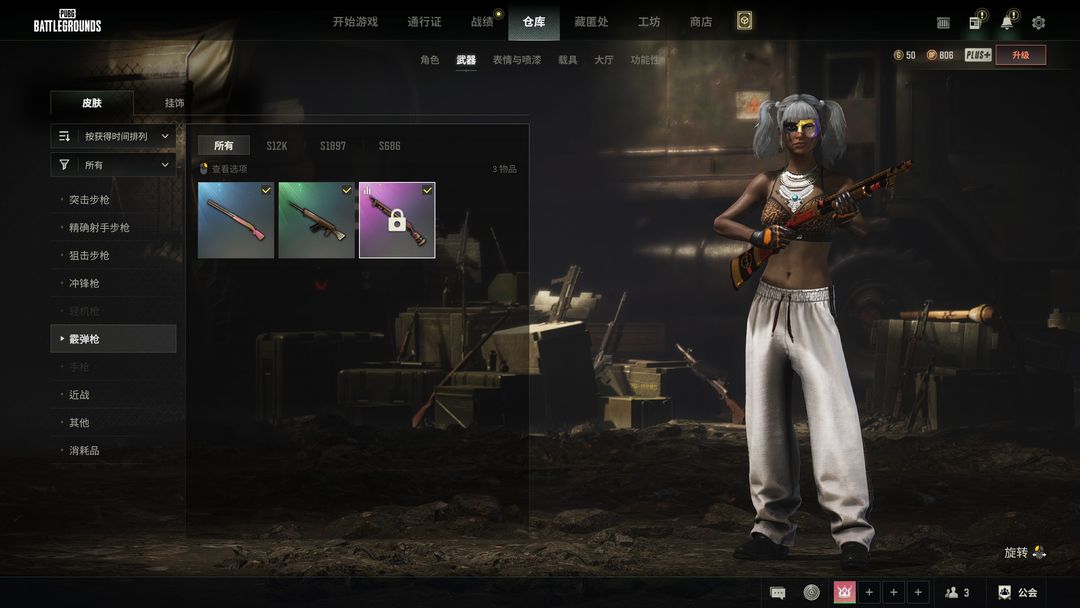Viewport: 1080px width, 608px height.
Task: Filter skins by S1897
Action: pyautogui.click(x=333, y=146)
